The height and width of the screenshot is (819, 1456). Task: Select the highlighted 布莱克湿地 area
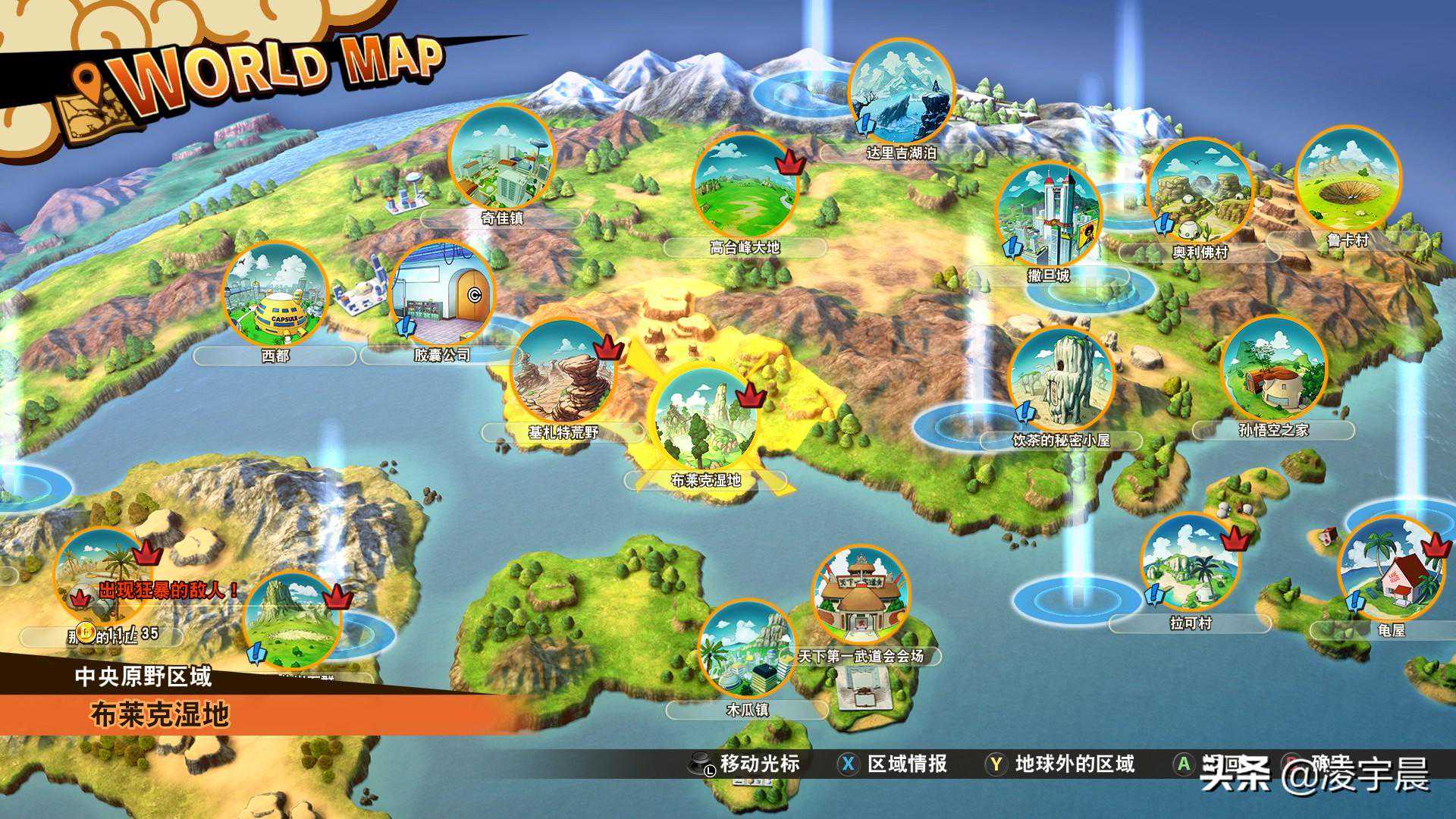click(706, 417)
